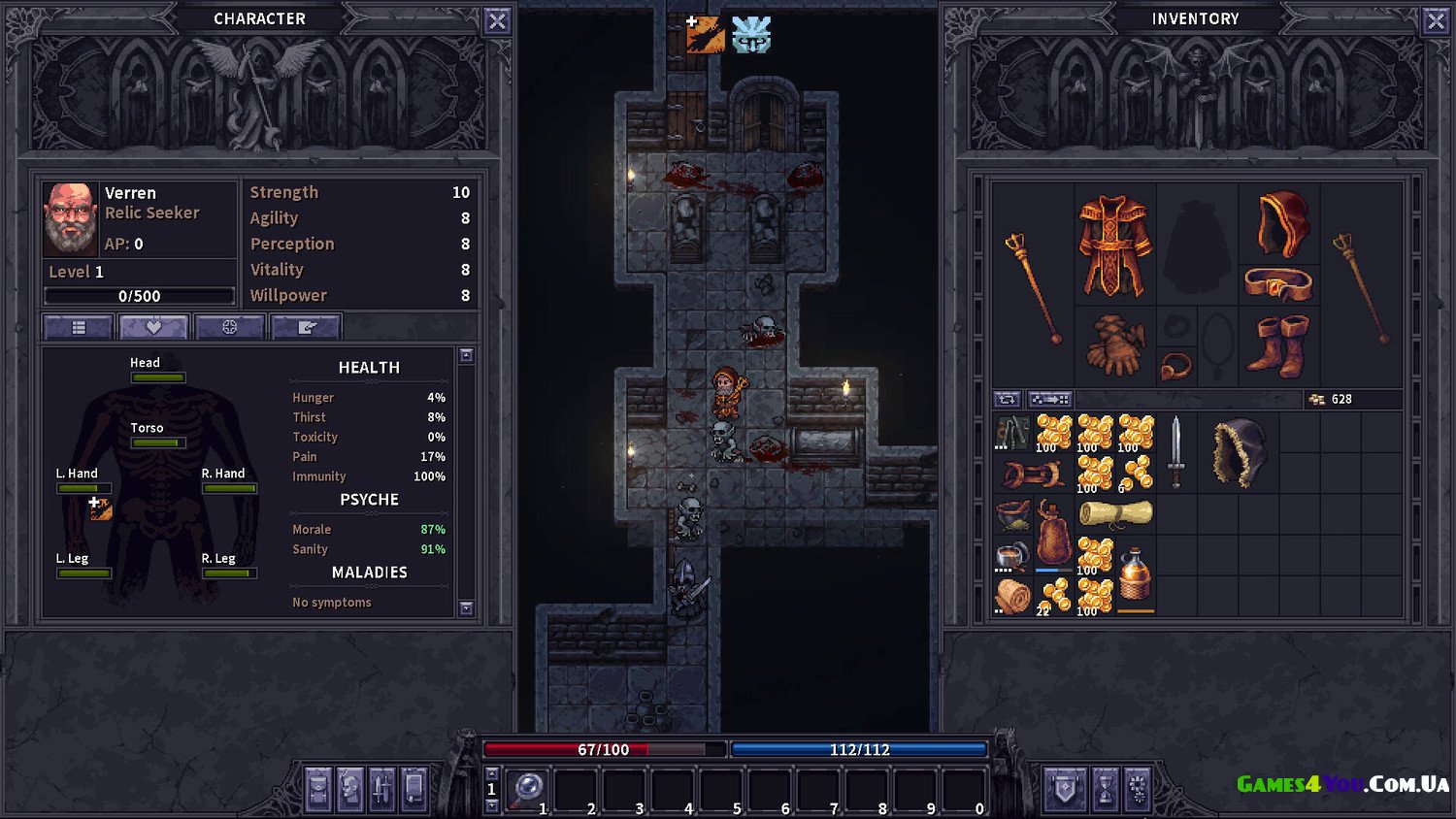The width and height of the screenshot is (1456, 819).
Task: Select the rolled scroll in inventory
Action: coord(1115,513)
